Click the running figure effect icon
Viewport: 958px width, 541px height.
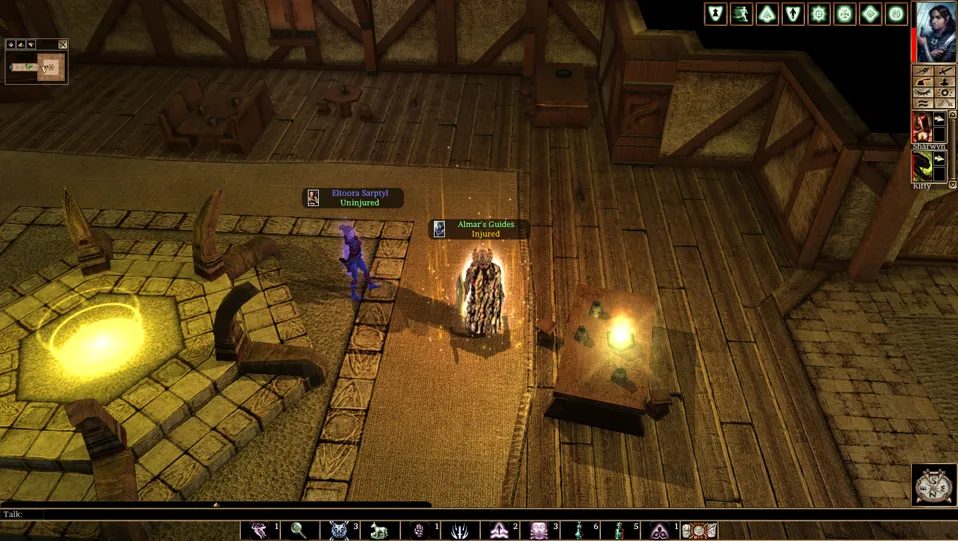click(x=741, y=14)
